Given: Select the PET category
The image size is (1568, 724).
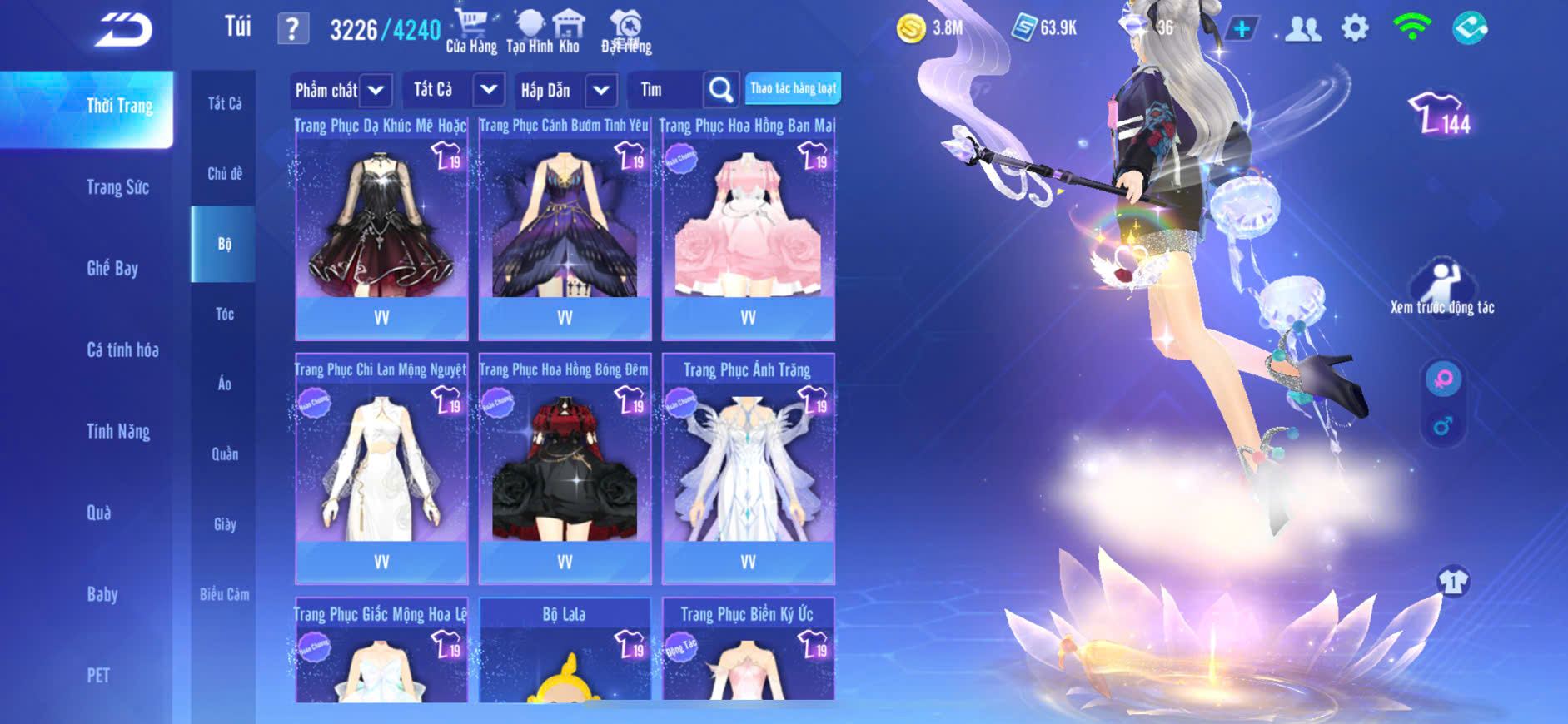Looking at the screenshot, I should pyautogui.click(x=98, y=675).
